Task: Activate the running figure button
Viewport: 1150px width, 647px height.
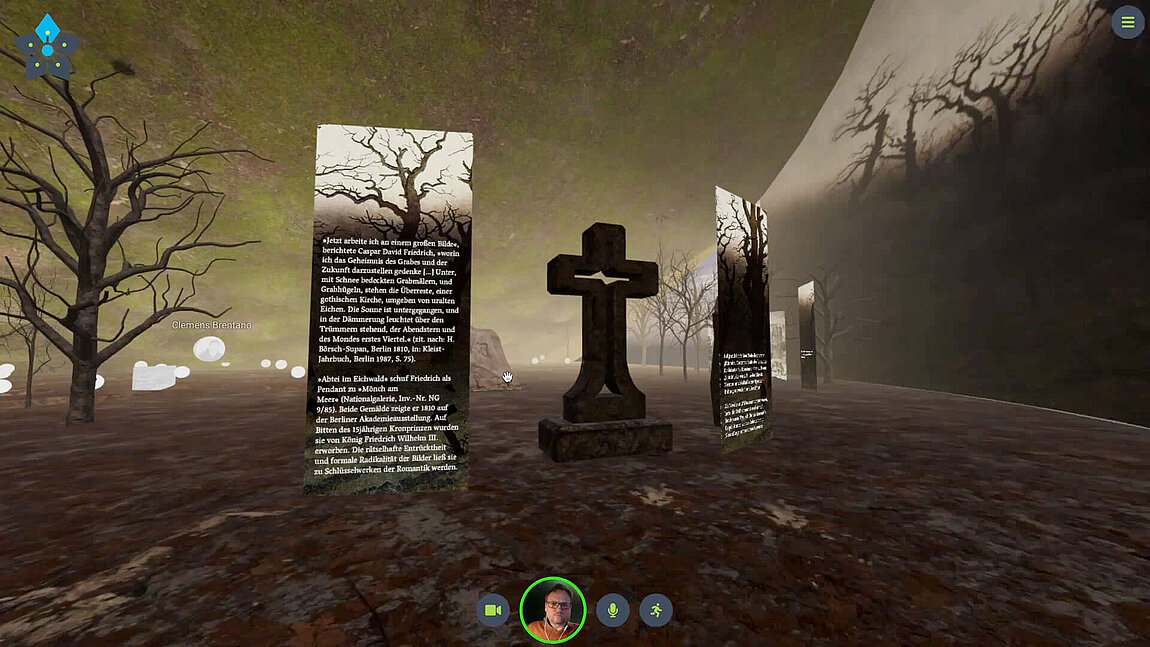Action: coord(656,610)
